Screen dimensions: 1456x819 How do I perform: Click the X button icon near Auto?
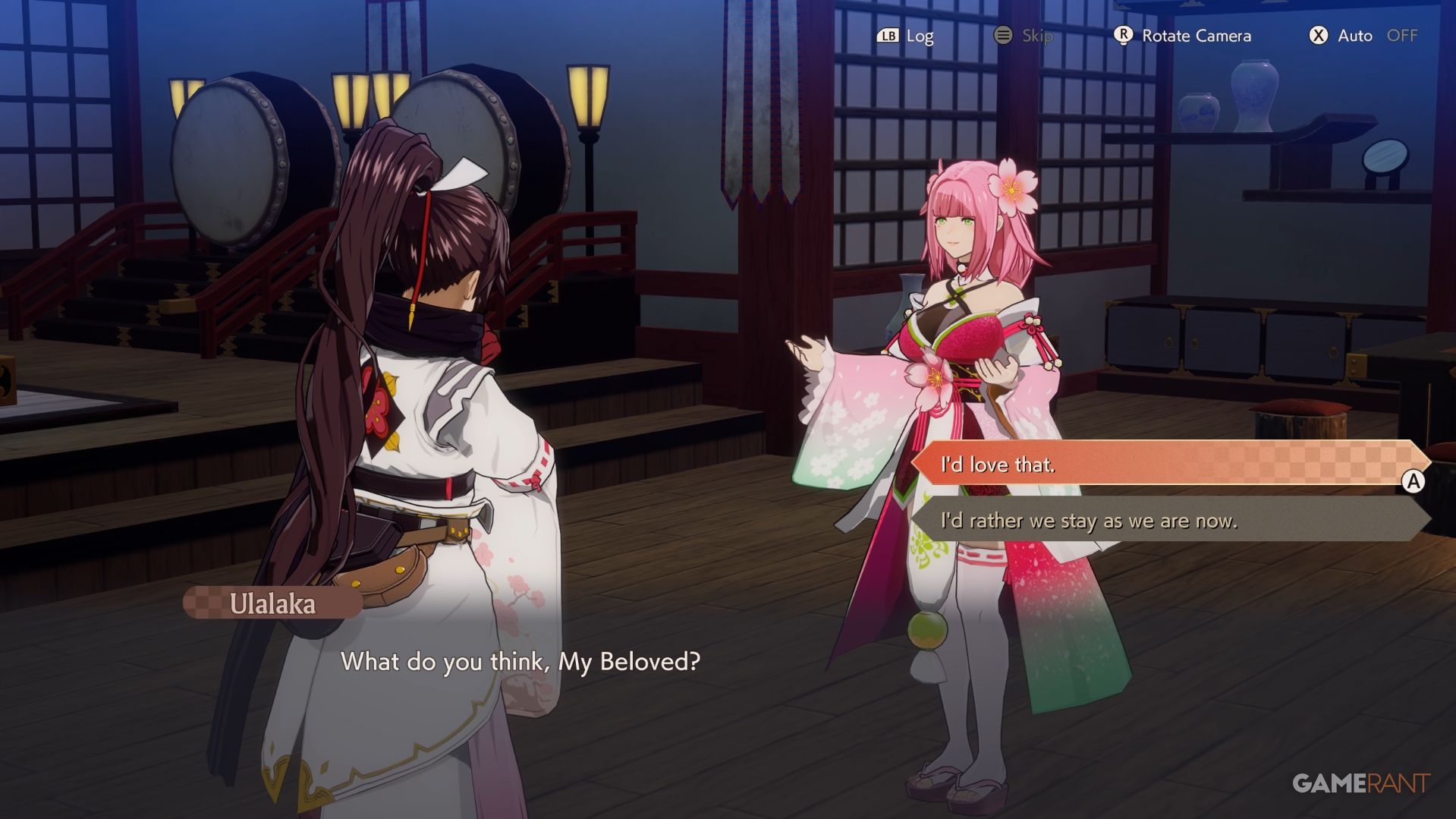click(x=1317, y=35)
